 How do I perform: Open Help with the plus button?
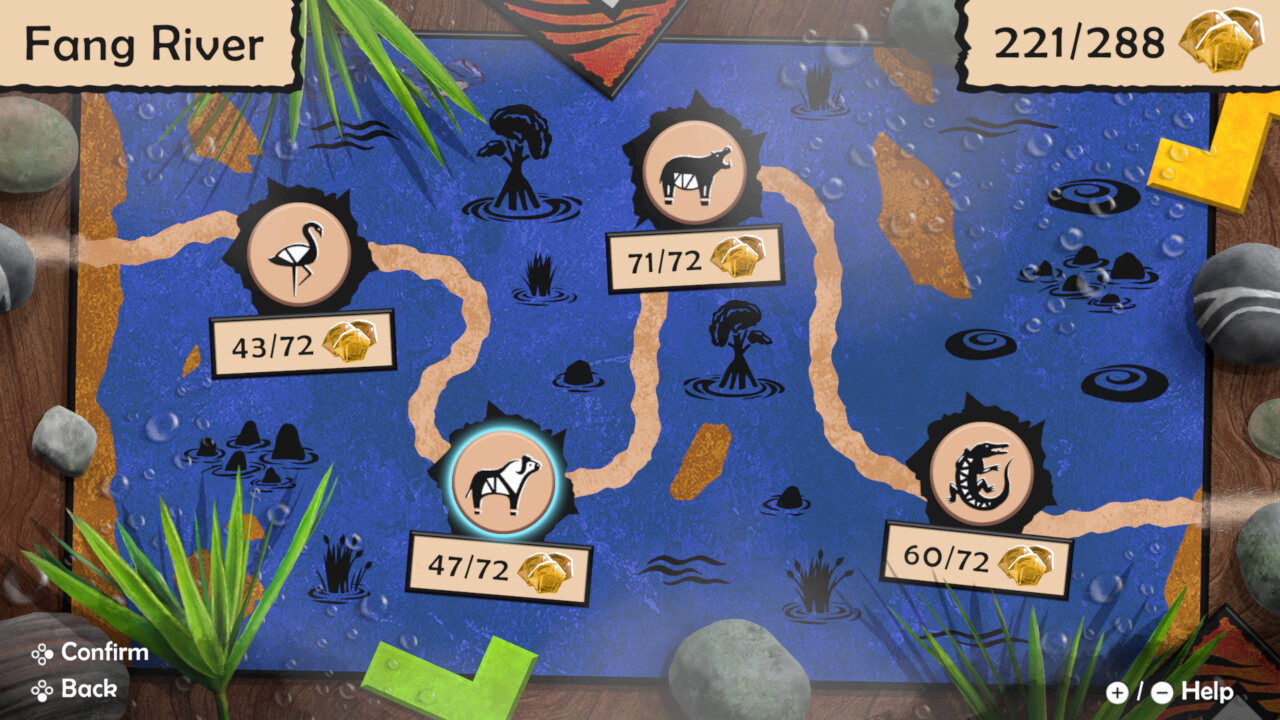[1116, 691]
